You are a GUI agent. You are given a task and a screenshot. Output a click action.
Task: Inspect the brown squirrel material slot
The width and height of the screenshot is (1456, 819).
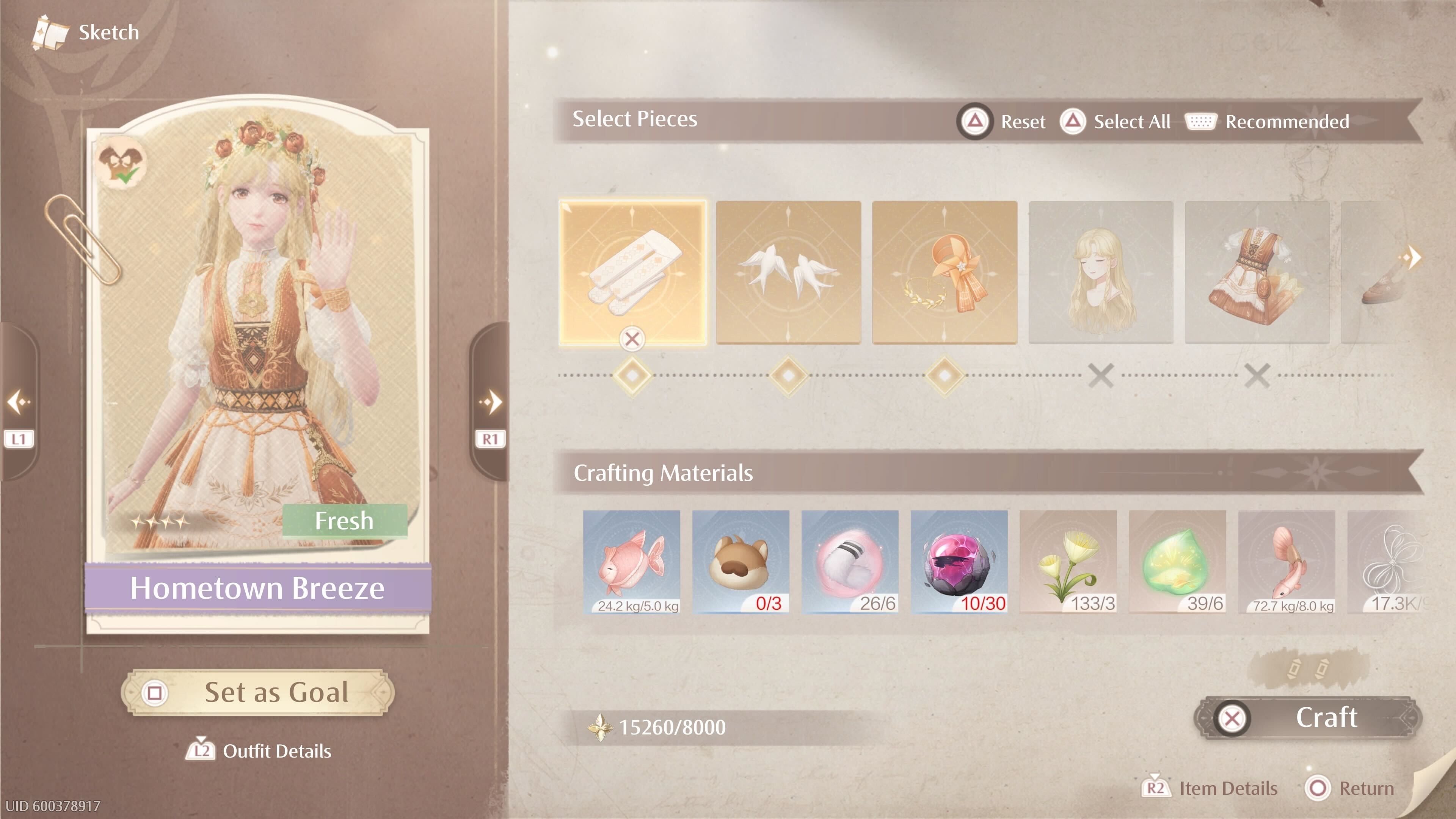741,561
